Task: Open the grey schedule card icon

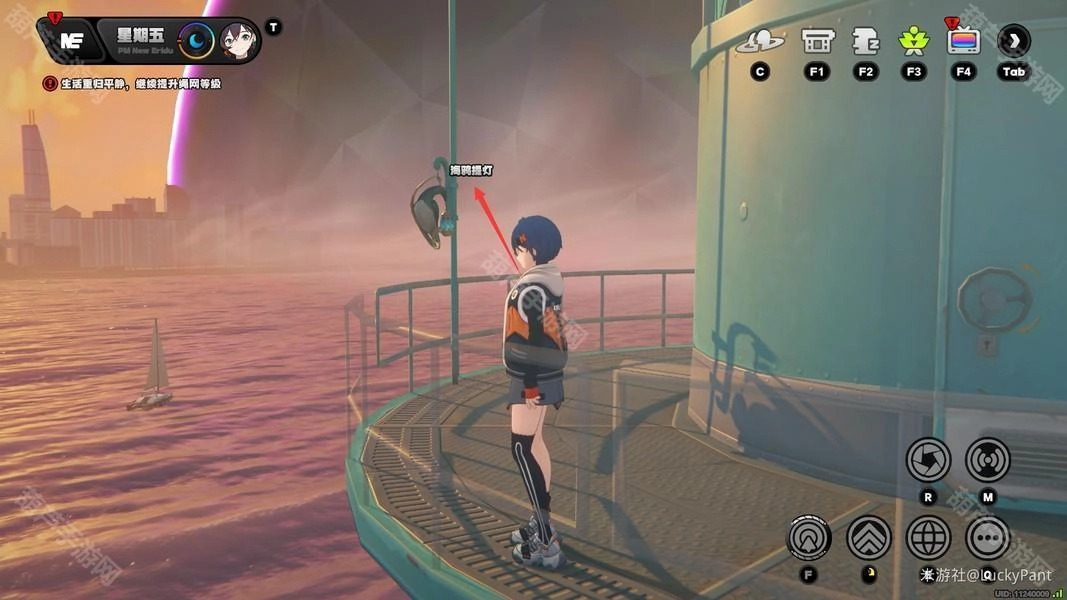Action: (x=865, y=41)
